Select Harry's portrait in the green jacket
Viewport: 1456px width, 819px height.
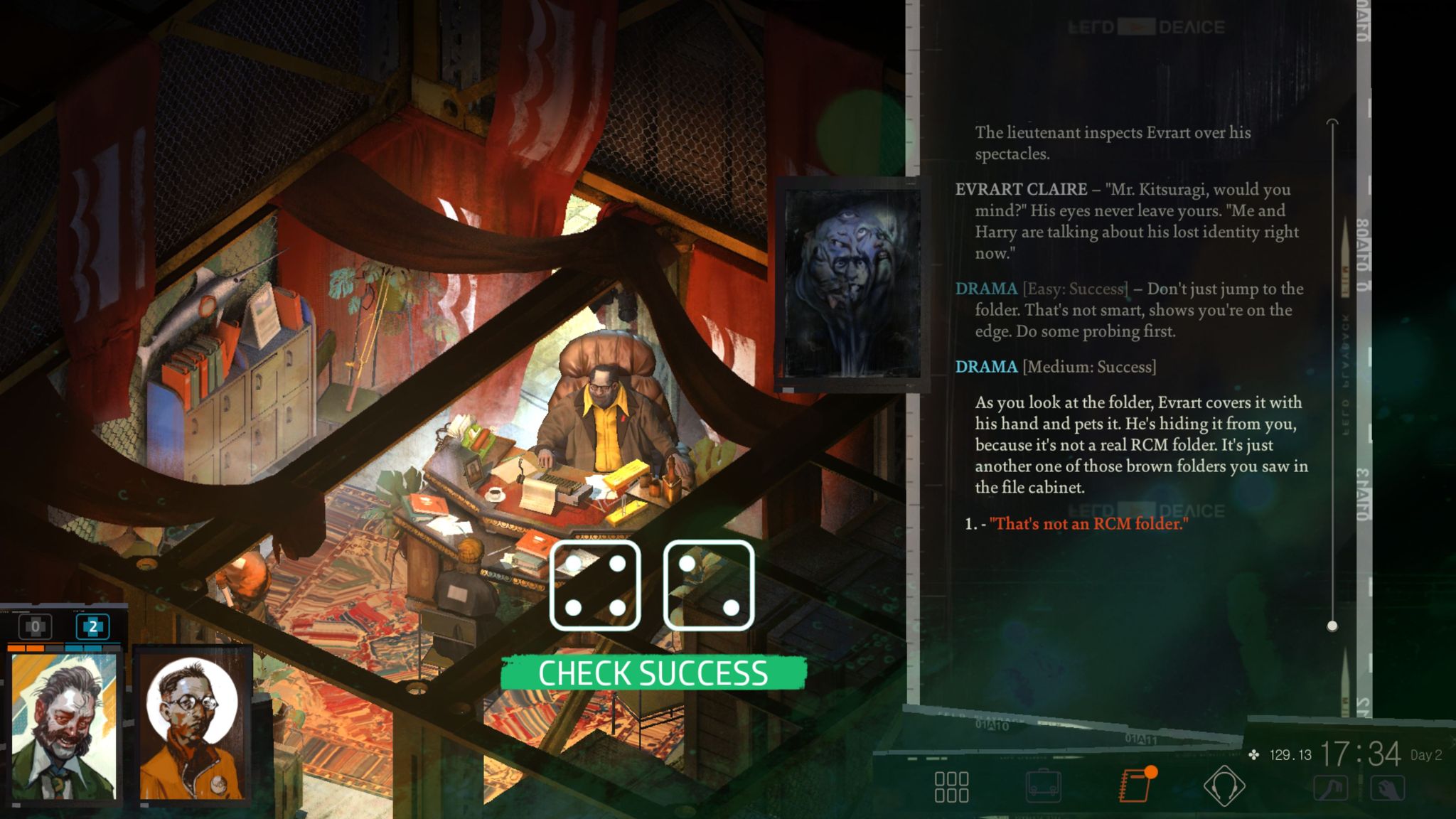click(x=64, y=727)
